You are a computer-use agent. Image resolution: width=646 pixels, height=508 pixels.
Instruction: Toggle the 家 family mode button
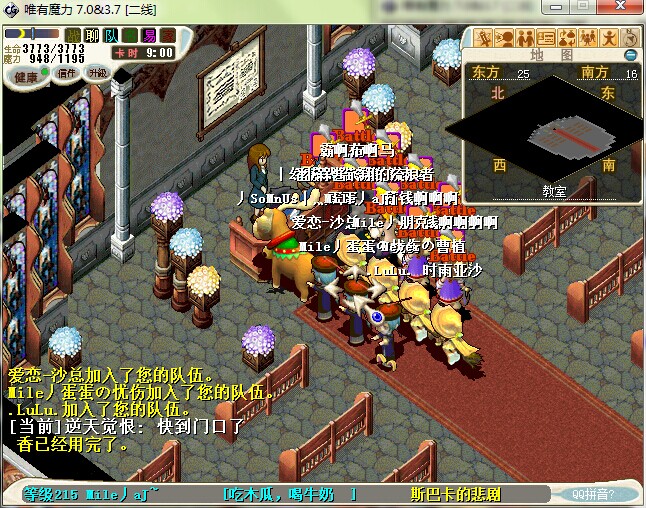(167, 35)
